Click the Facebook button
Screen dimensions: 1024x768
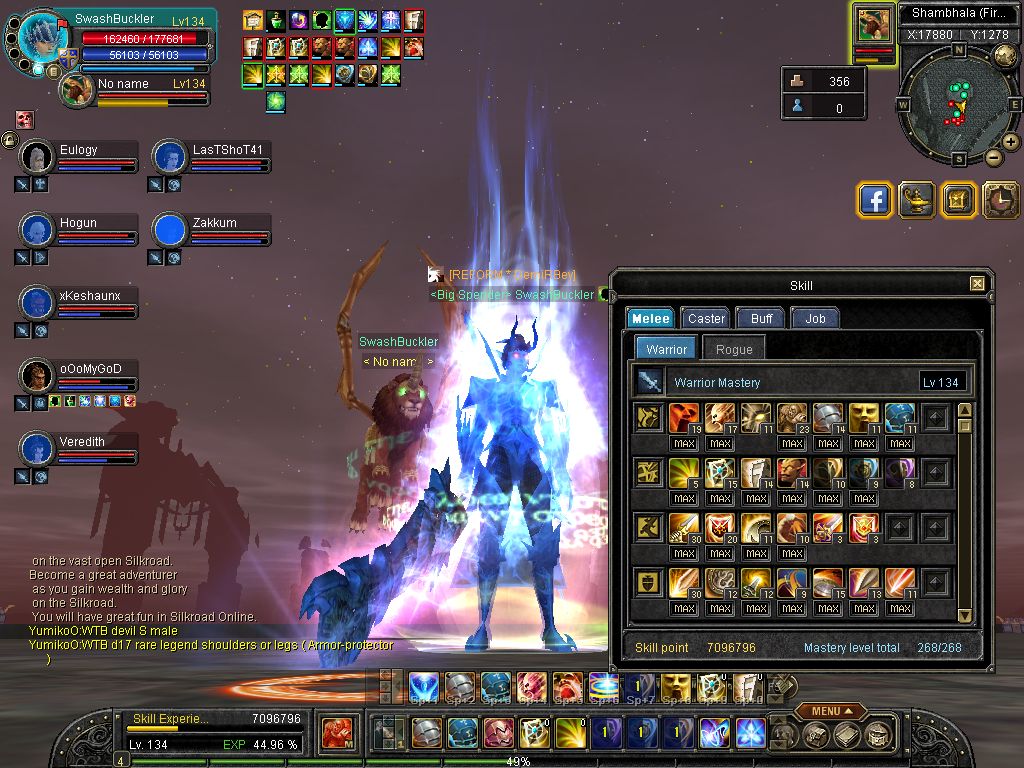tap(875, 200)
